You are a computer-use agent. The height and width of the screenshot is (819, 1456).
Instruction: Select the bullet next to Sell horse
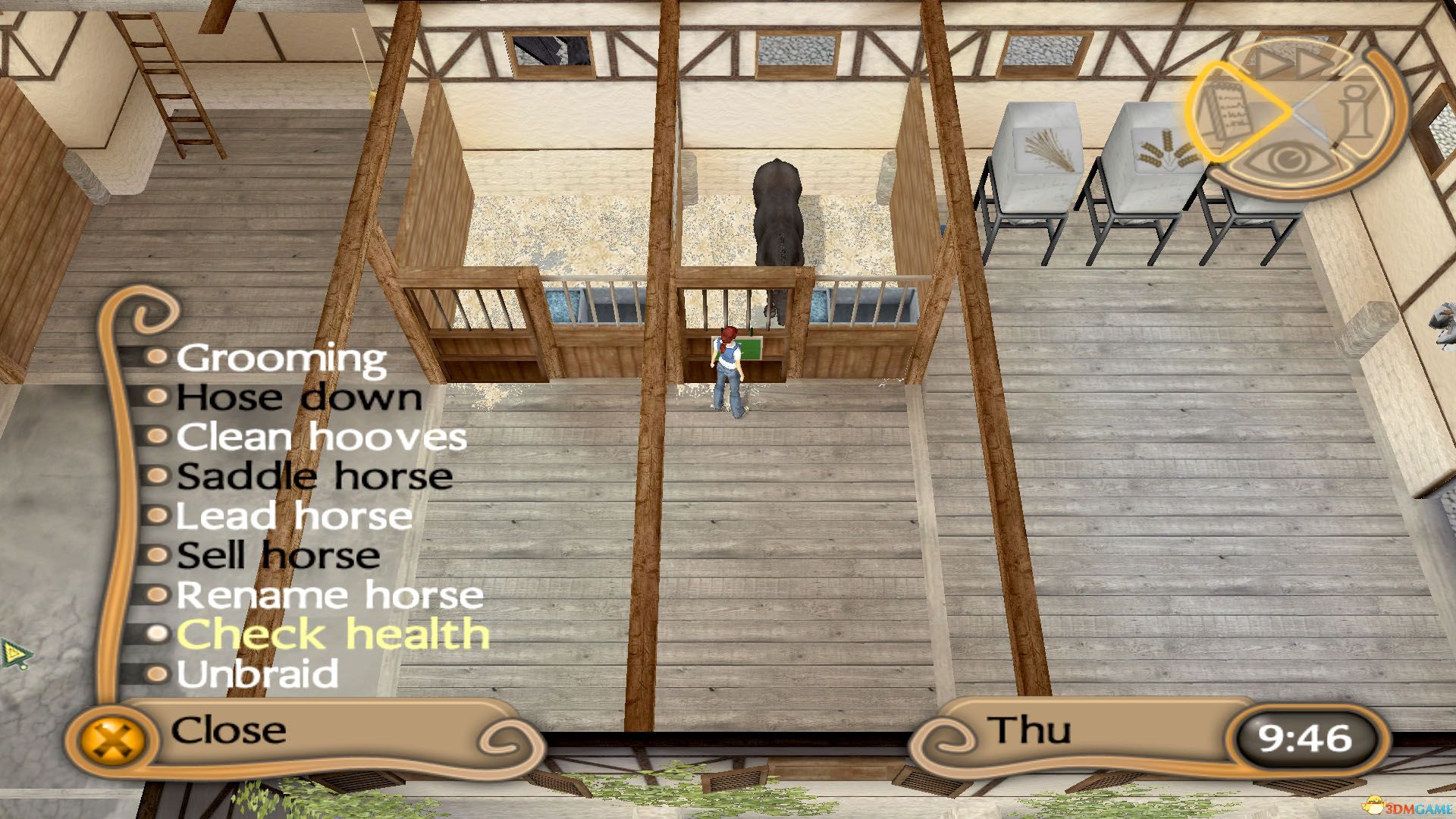157,554
